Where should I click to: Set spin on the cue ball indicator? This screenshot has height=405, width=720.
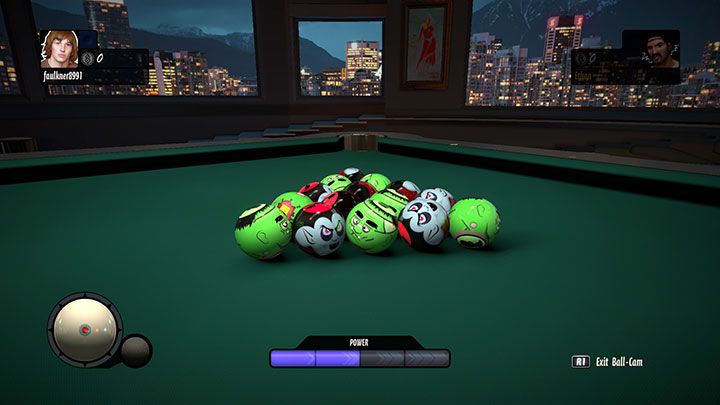tap(84, 331)
